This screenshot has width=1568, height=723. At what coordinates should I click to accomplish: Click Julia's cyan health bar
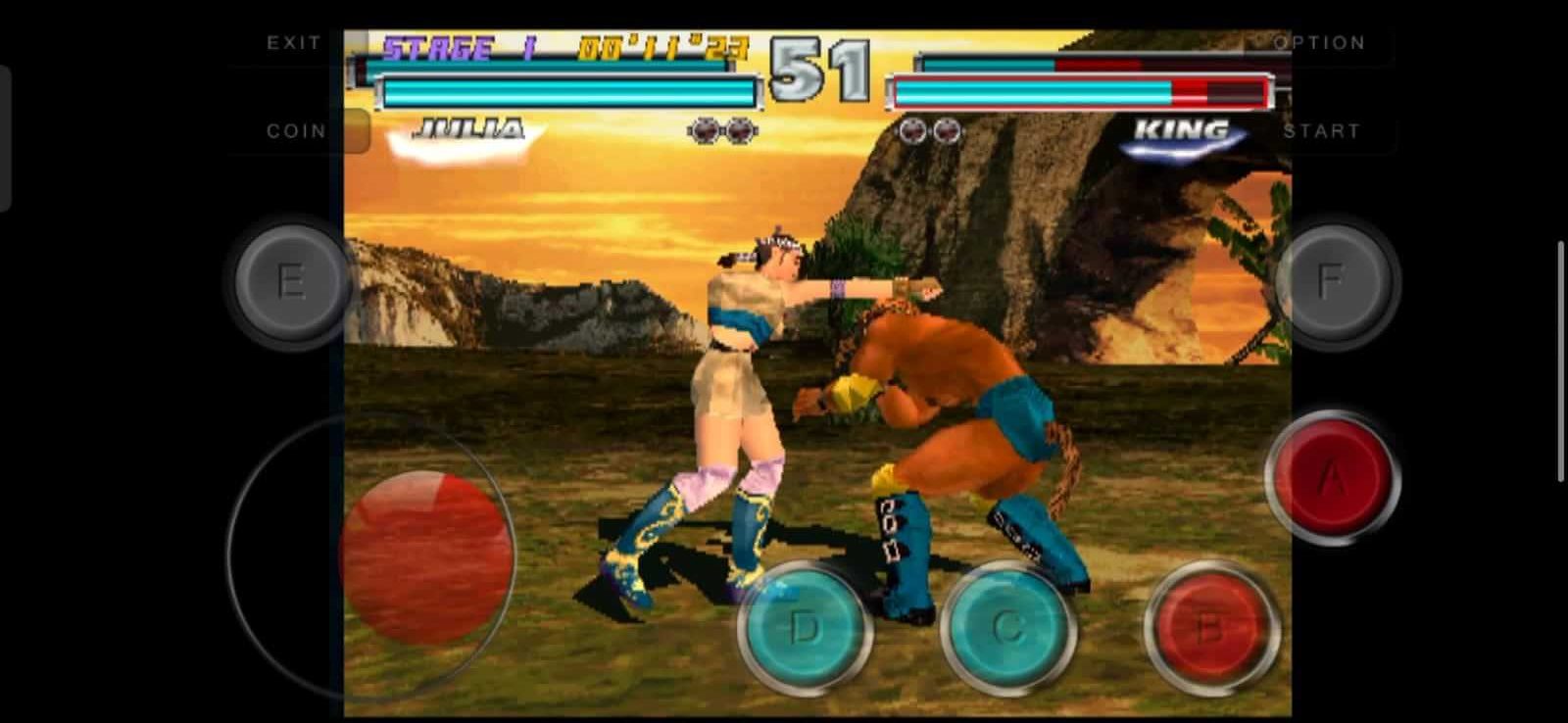tap(568, 92)
